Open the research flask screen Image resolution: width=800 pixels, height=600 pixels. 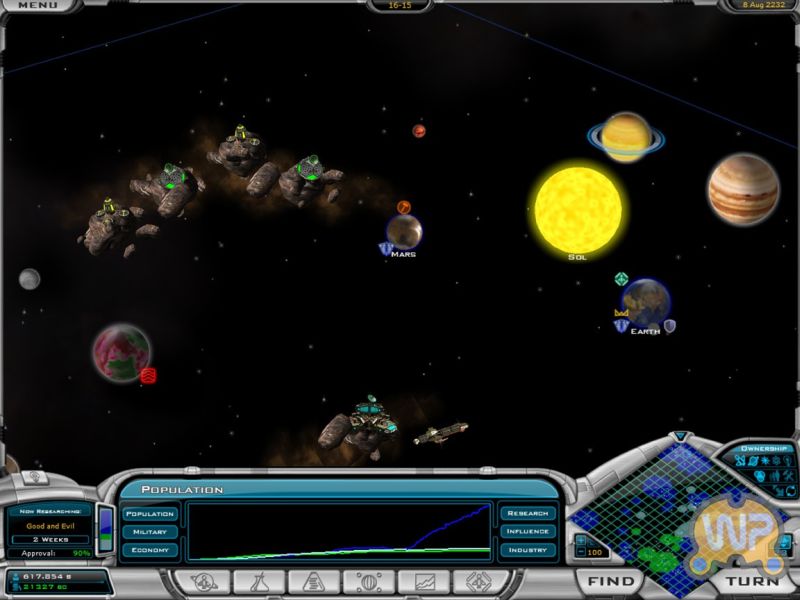258,581
